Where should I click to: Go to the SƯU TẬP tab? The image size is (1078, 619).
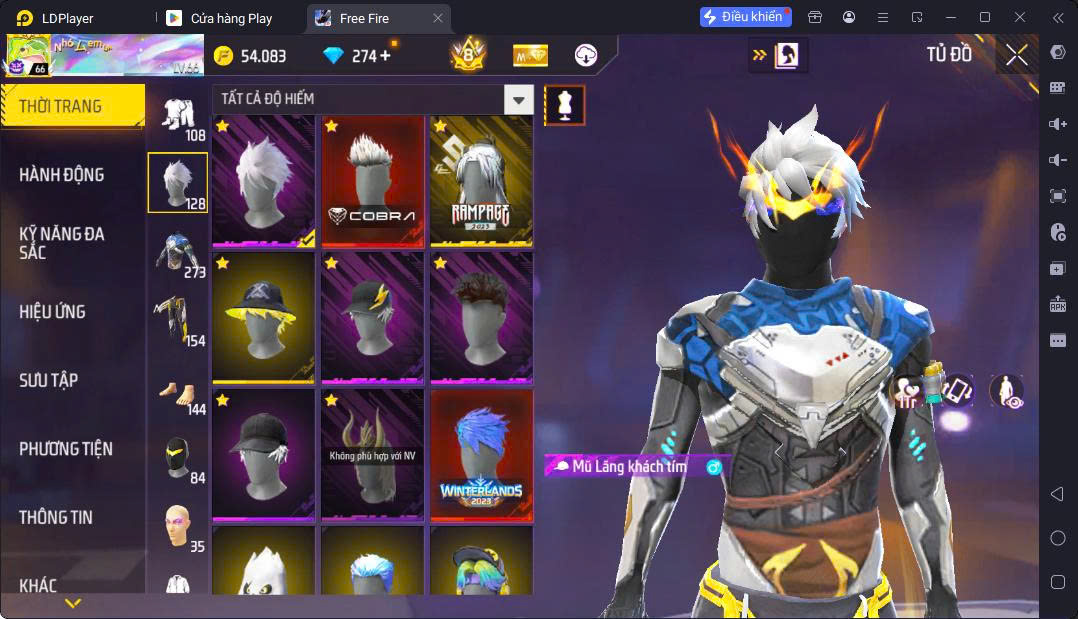coord(48,380)
